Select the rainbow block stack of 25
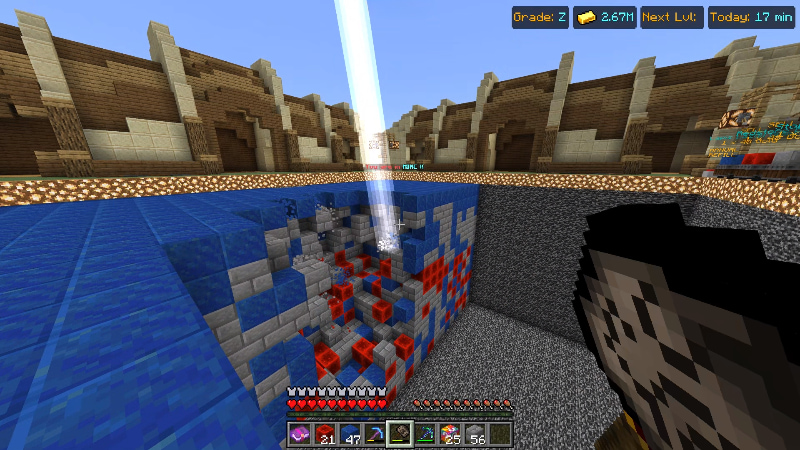Screen dimensions: 800x450 tap(450, 434)
